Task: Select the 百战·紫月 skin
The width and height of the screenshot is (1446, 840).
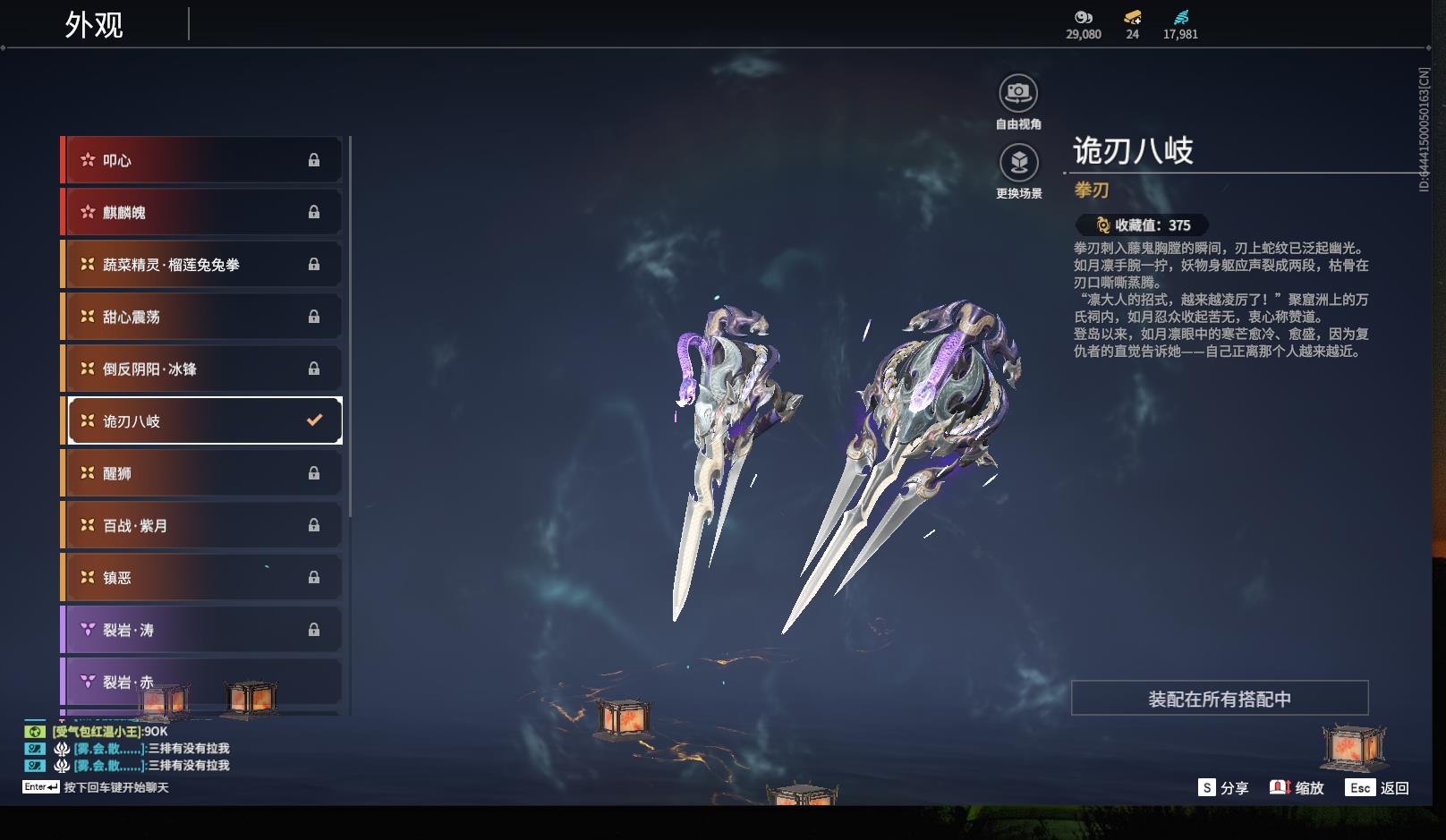Action: pyautogui.click(x=201, y=525)
